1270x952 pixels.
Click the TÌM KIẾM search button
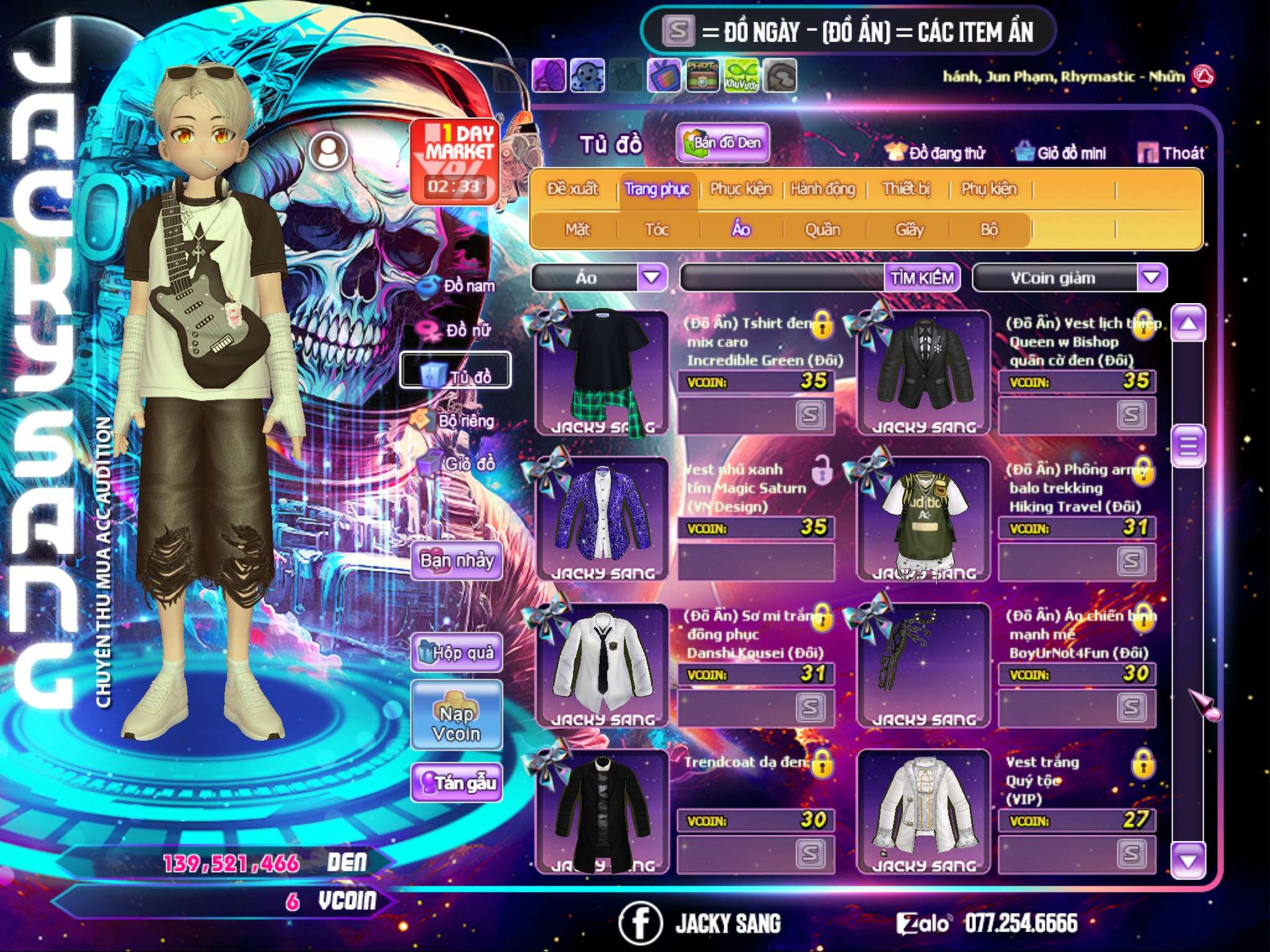(x=921, y=278)
